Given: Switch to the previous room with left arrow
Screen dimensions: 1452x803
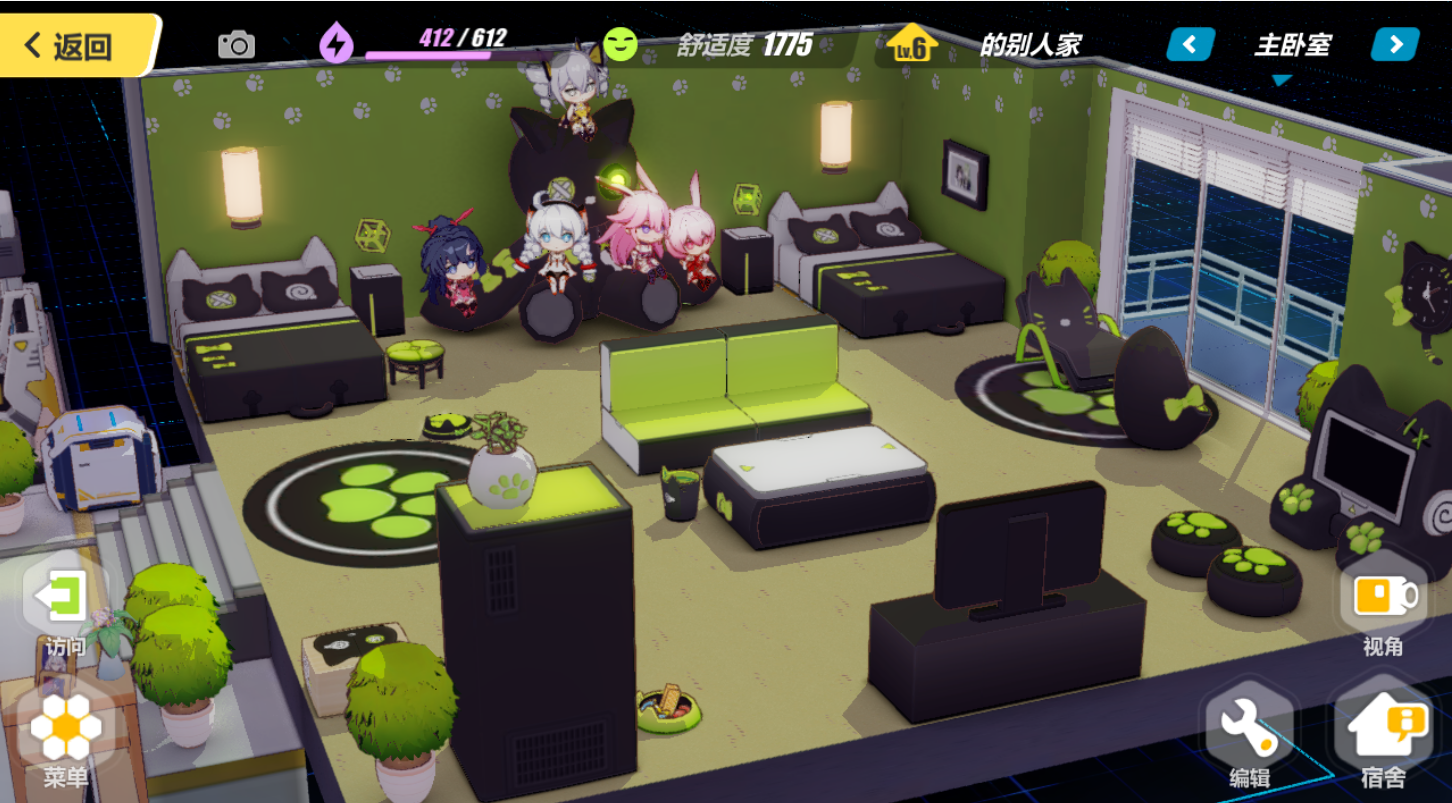Looking at the screenshot, I should coord(1191,45).
